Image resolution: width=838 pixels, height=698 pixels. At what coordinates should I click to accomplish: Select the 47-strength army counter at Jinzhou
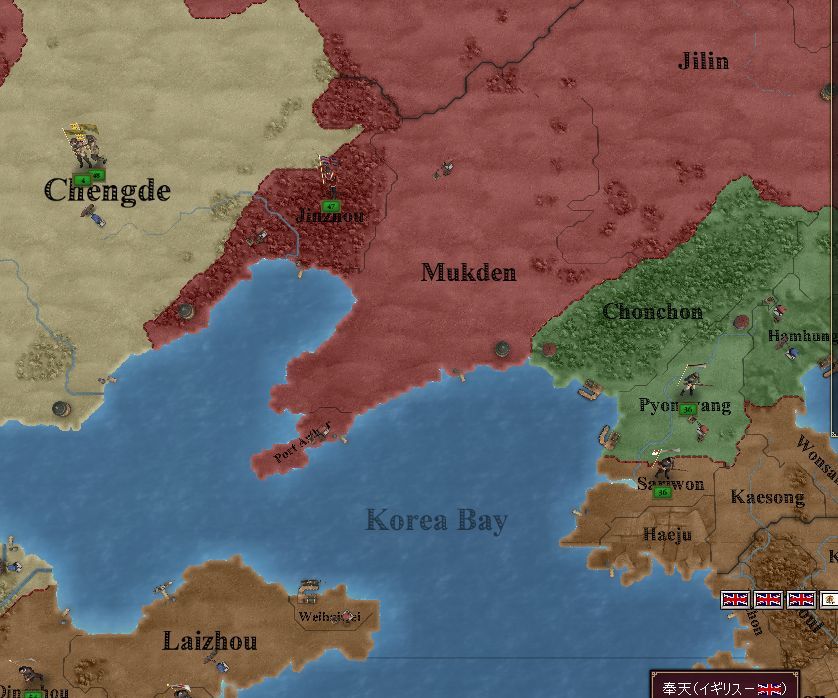coord(330,206)
